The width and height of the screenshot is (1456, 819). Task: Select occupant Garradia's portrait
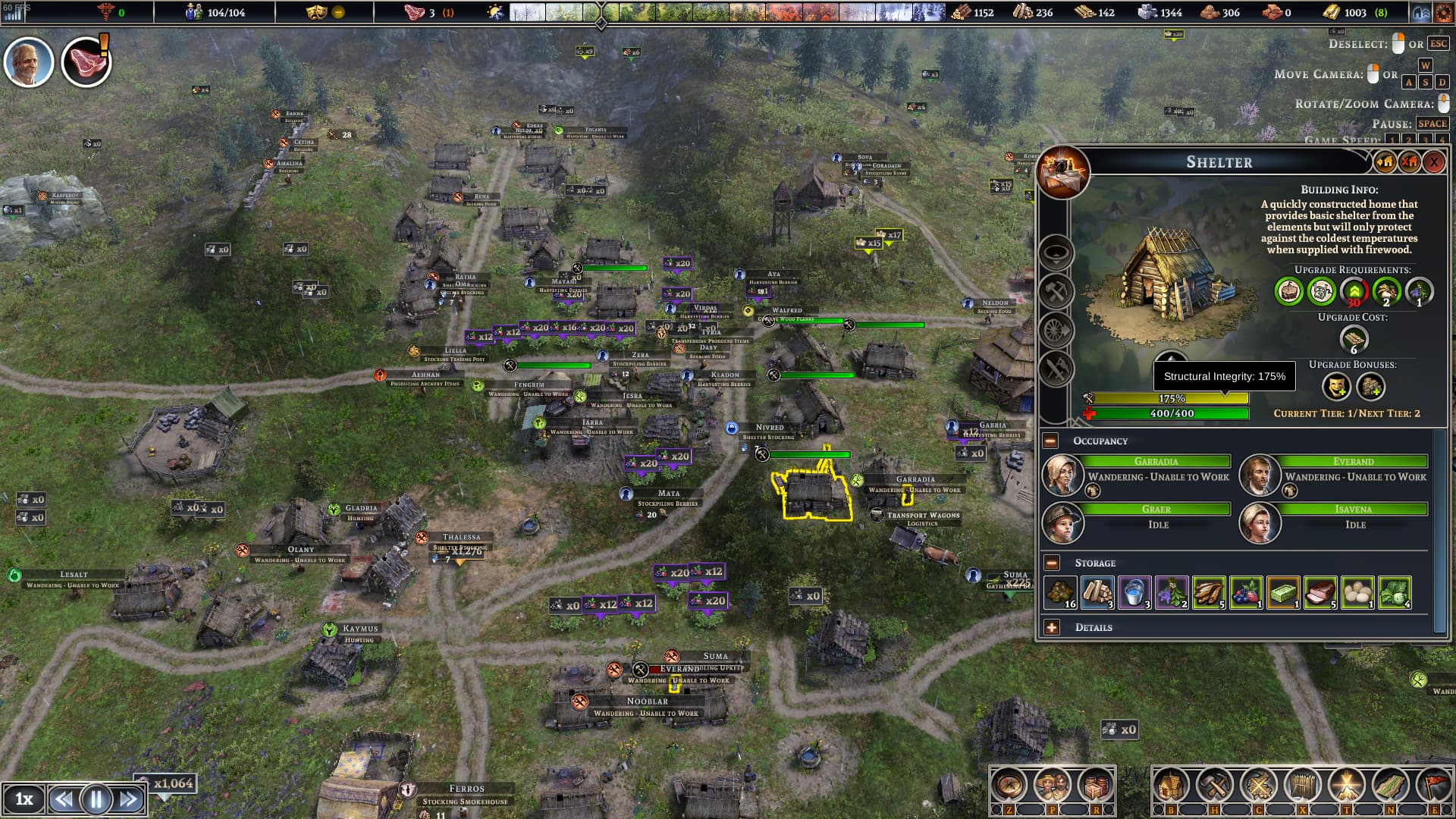[x=1062, y=475]
